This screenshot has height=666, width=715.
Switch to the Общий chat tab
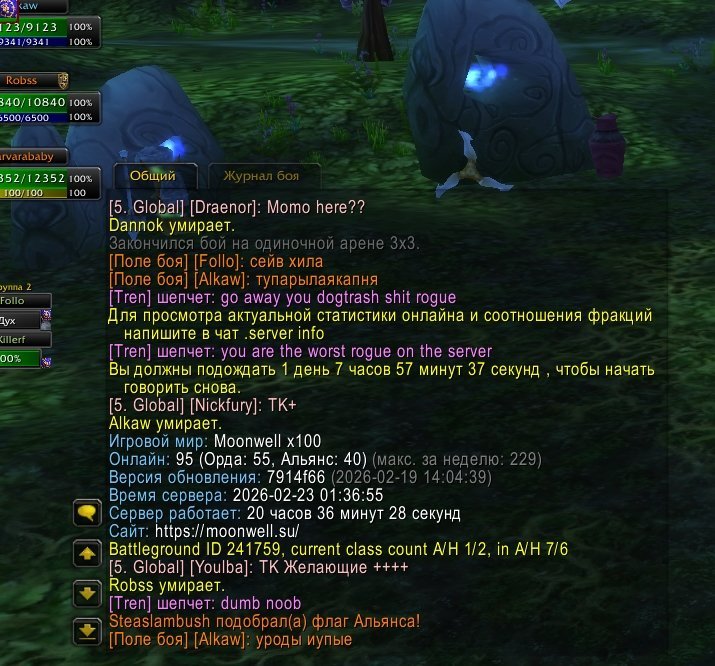pos(152,175)
